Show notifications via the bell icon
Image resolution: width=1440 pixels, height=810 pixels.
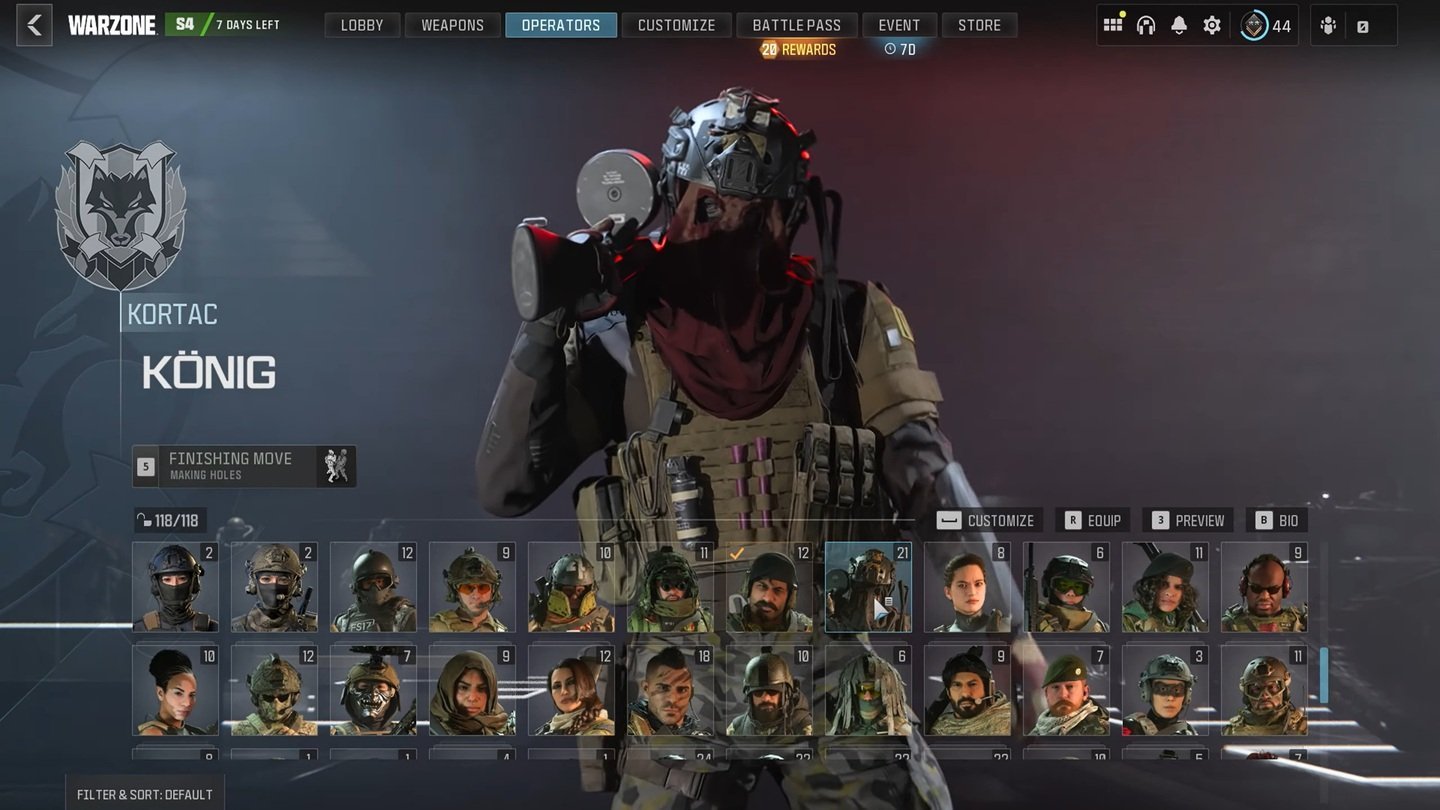pyautogui.click(x=1179, y=25)
